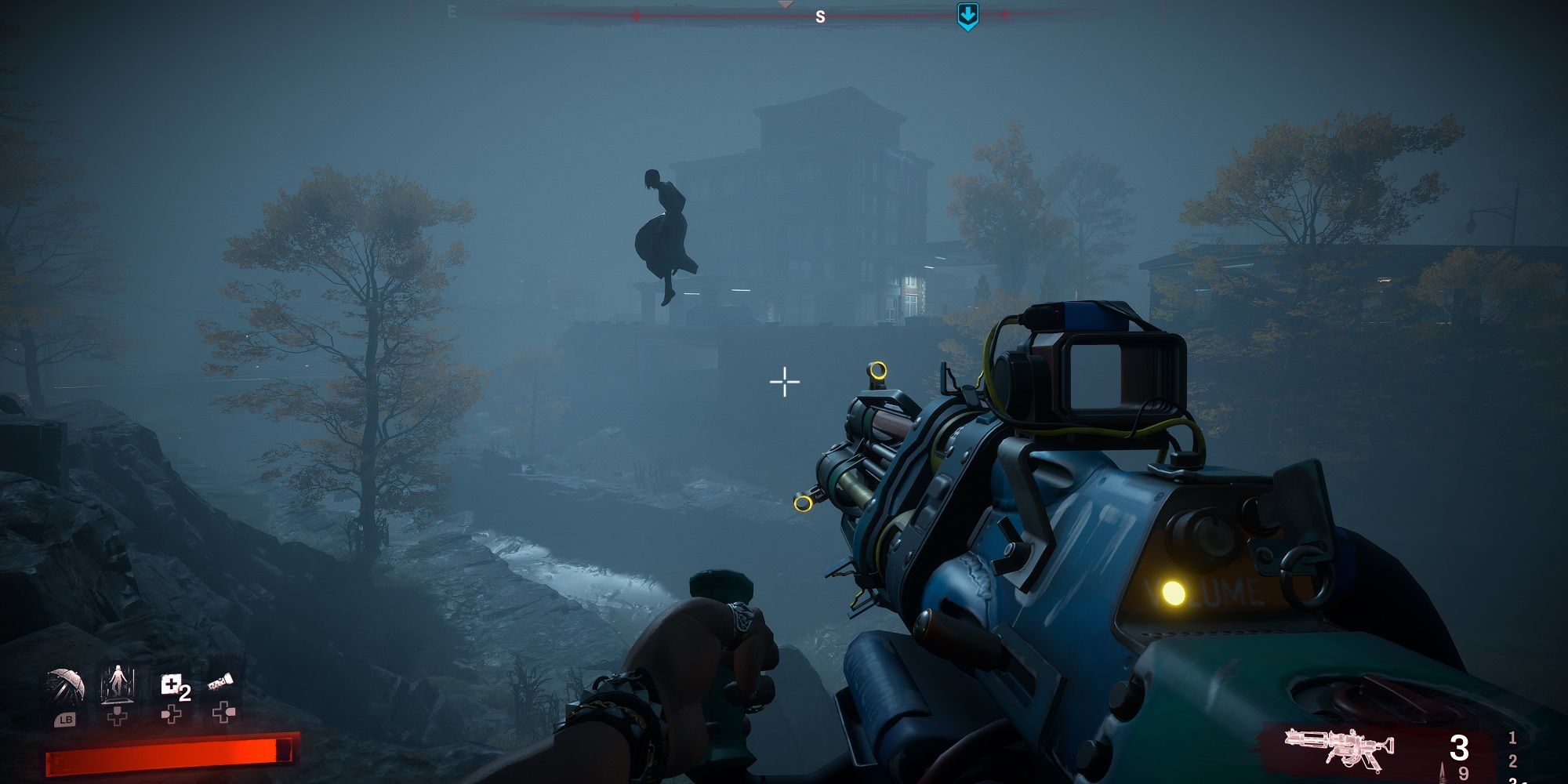Select the red enemy marker left of the objective
This screenshot has width=1568, height=784.
pyautogui.click(x=635, y=13)
